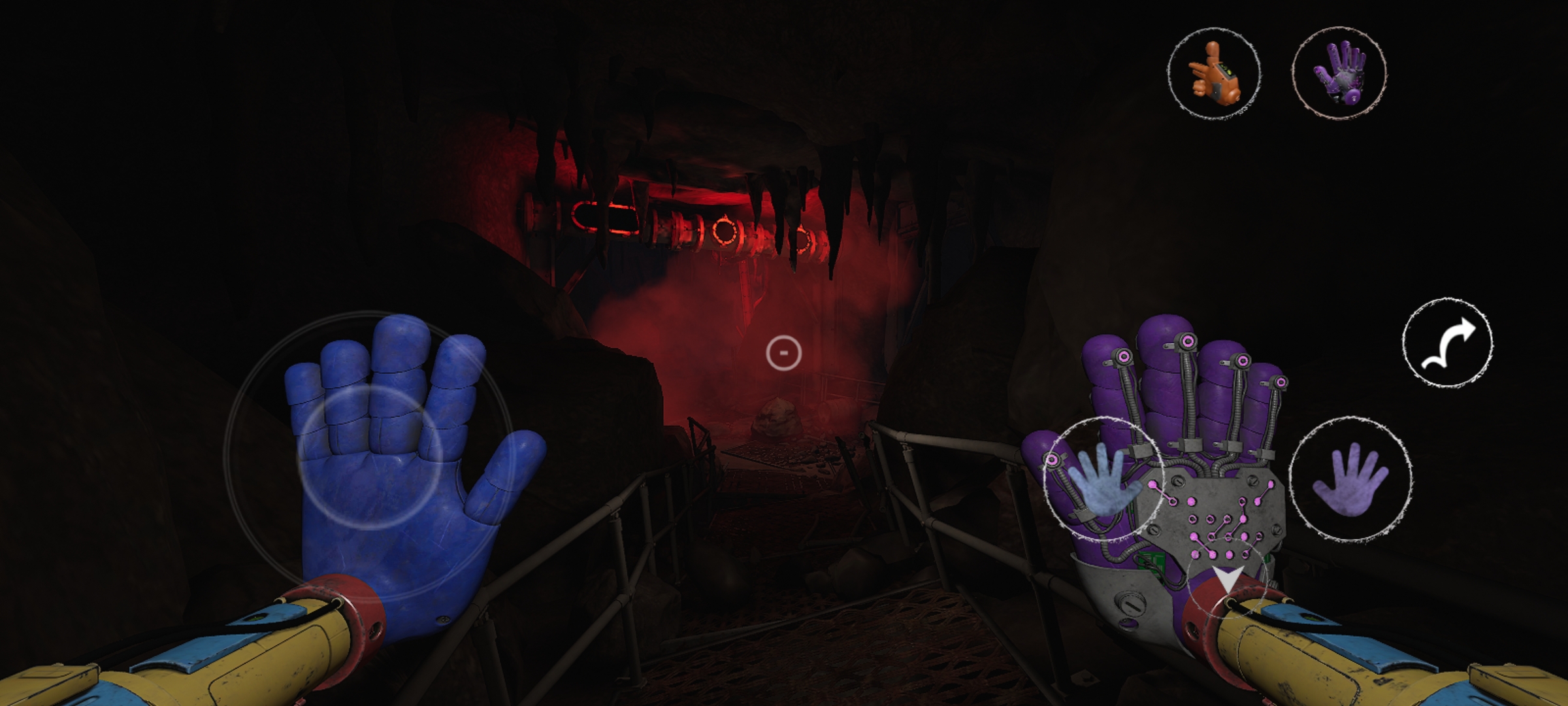
Task: Select the orange flare hand icon
Action: (x=1214, y=73)
